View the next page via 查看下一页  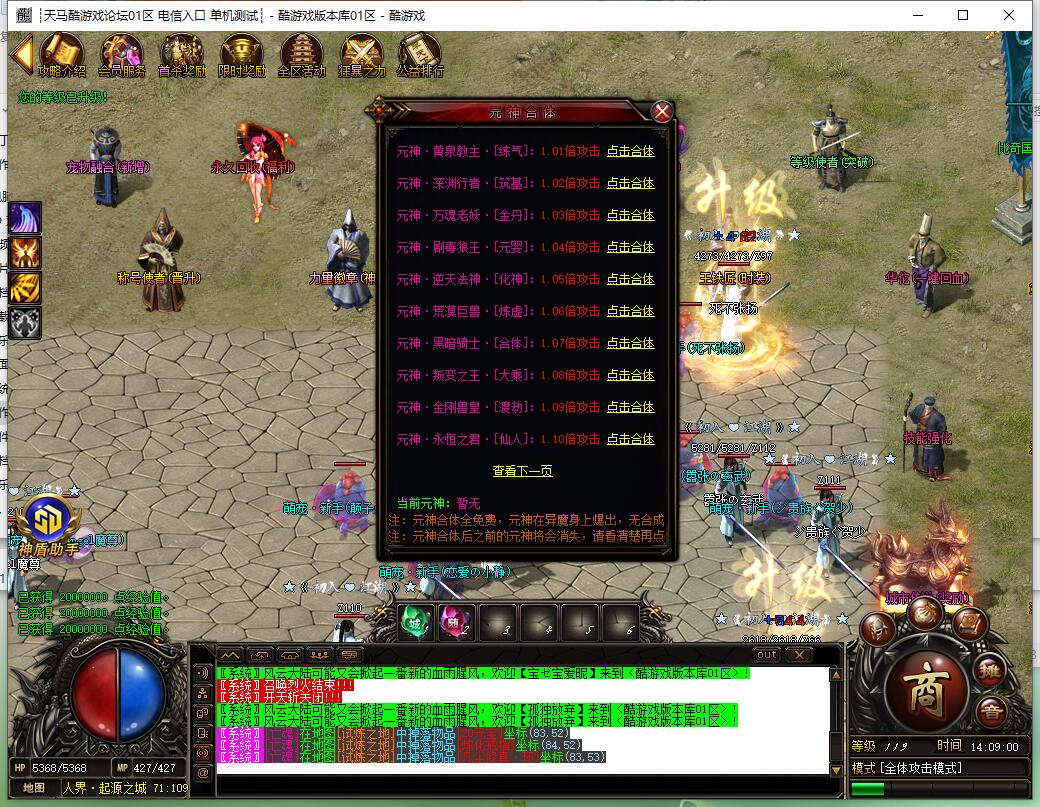[x=522, y=471]
